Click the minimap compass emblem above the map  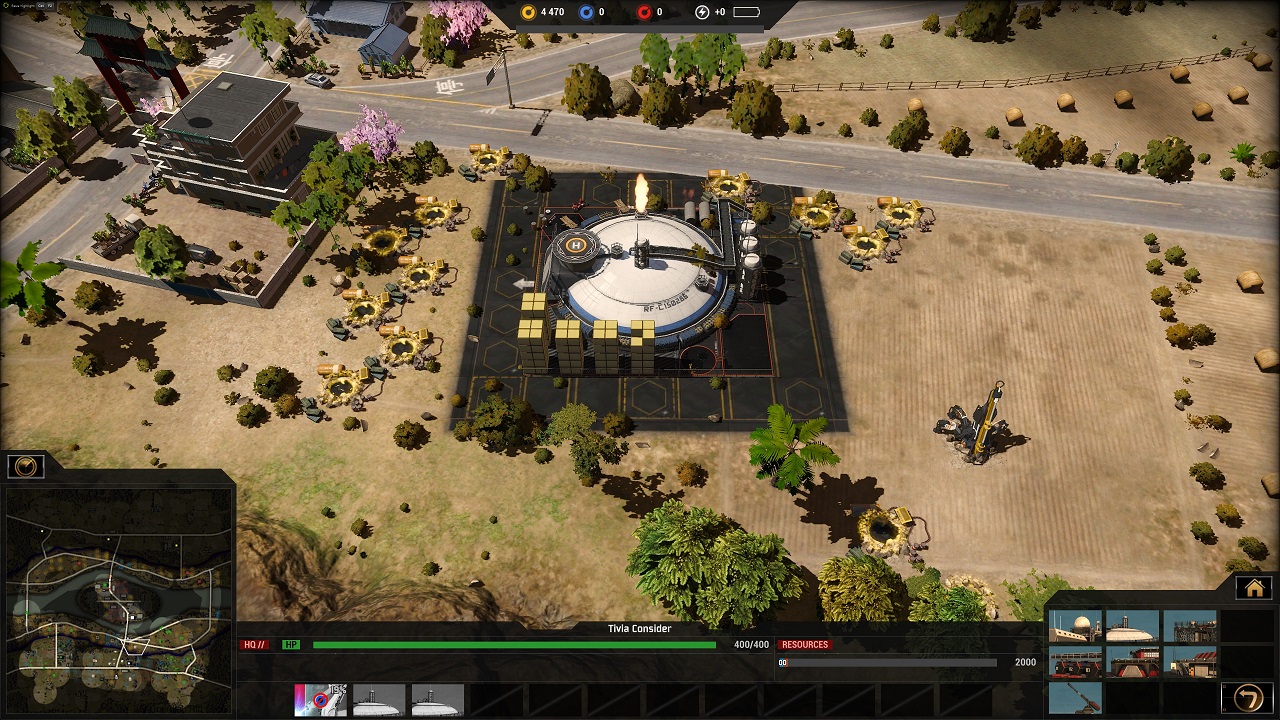26,464
